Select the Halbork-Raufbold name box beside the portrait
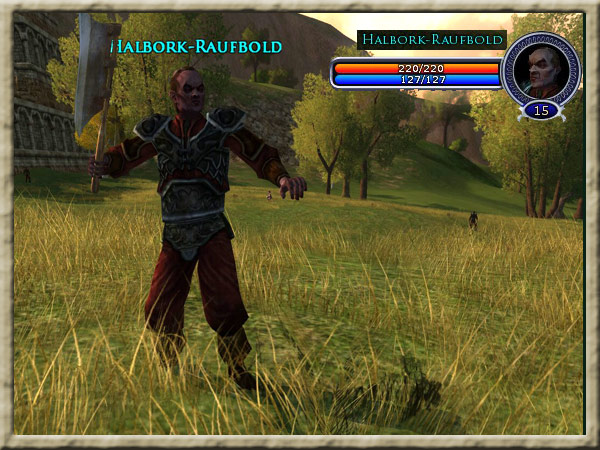The height and width of the screenshot is (450, 600). pos(431,40)
